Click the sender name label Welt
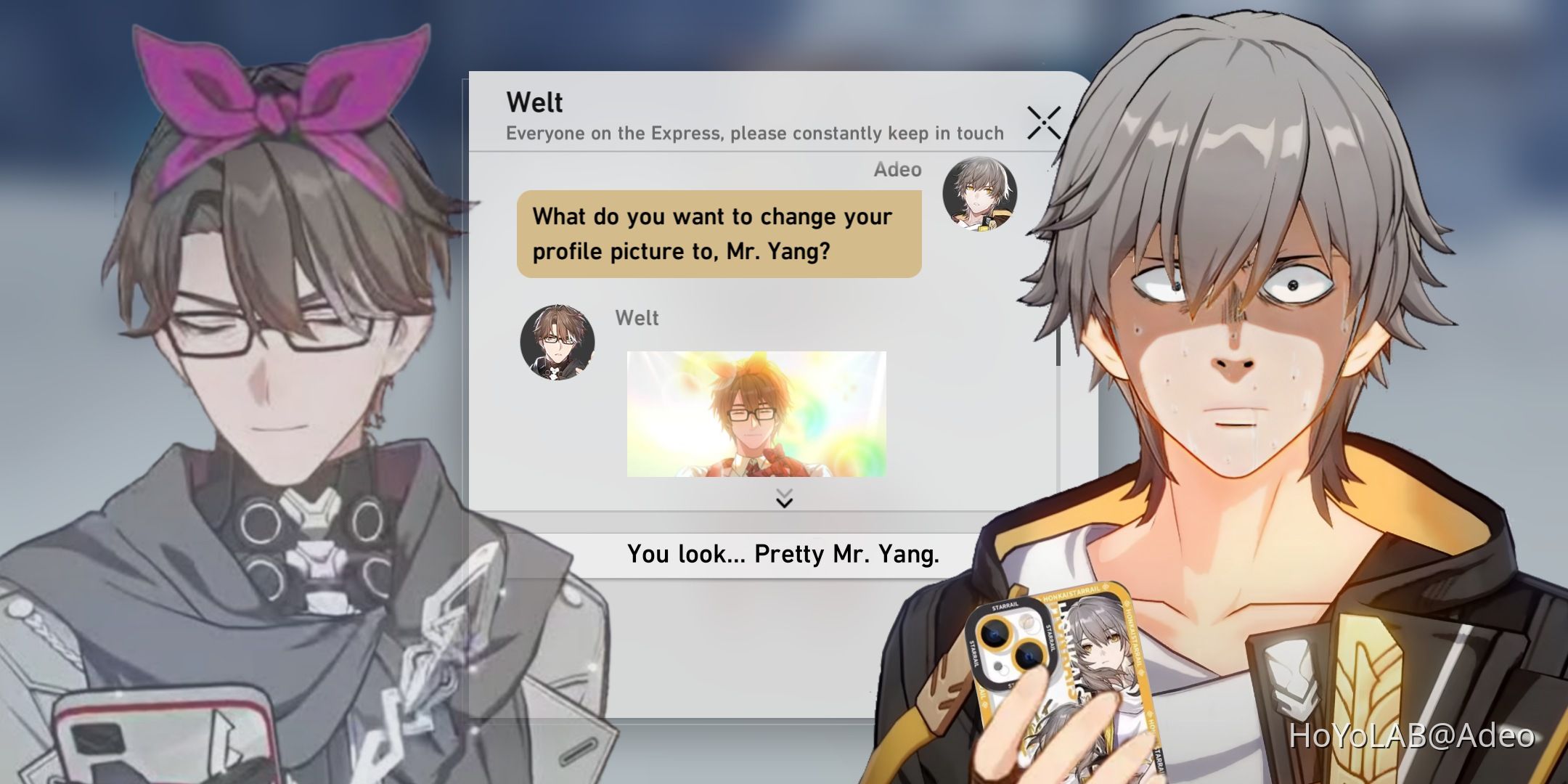 (636, 317)
